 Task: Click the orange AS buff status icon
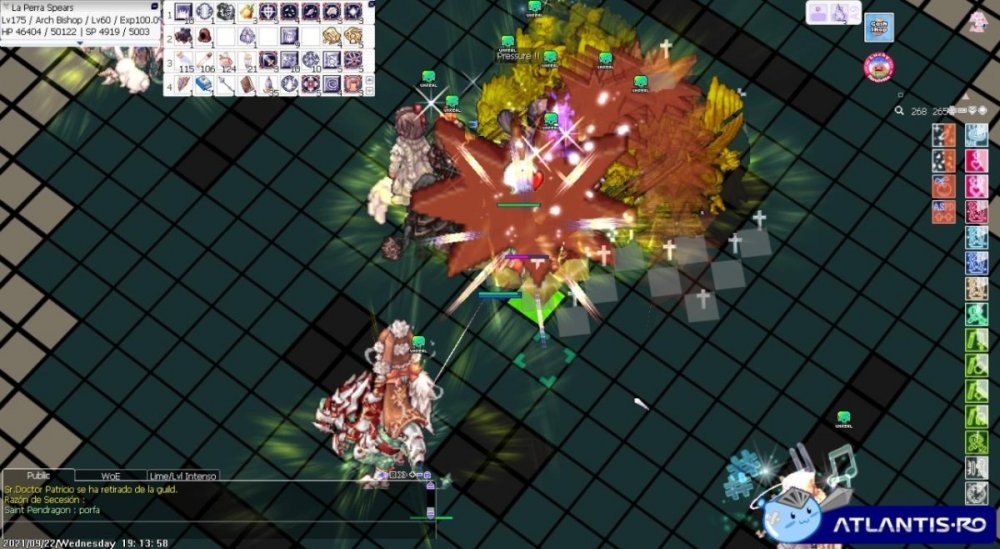[943, 211]
